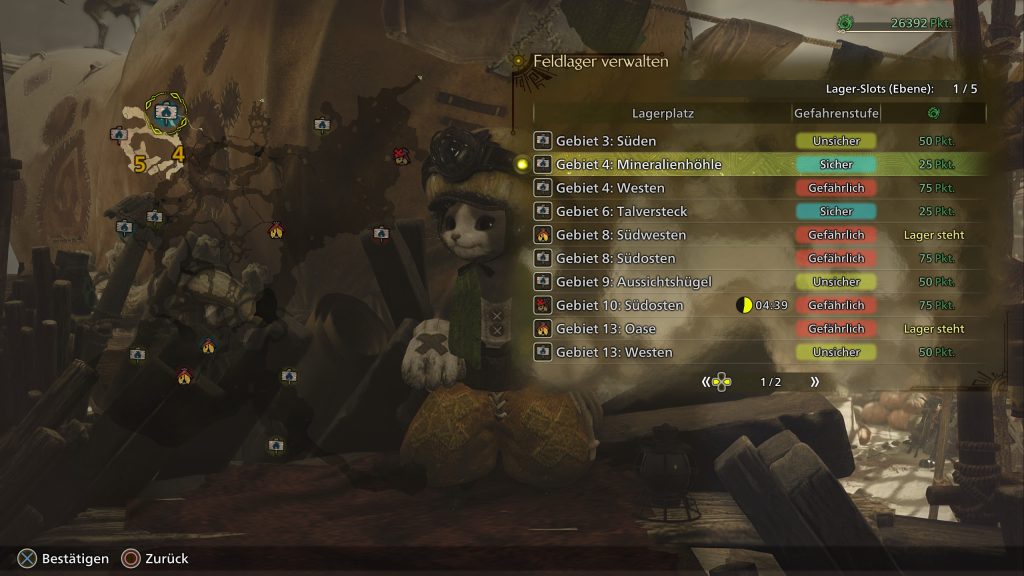Go to the next campsite list page
1024x576 pixels.
click(x=814, y=382)
